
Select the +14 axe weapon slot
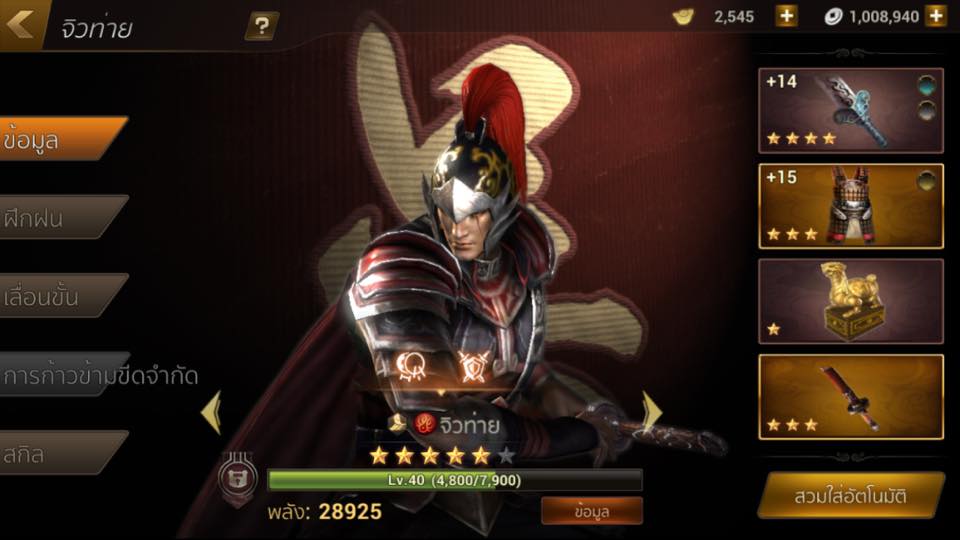point(850,110)
